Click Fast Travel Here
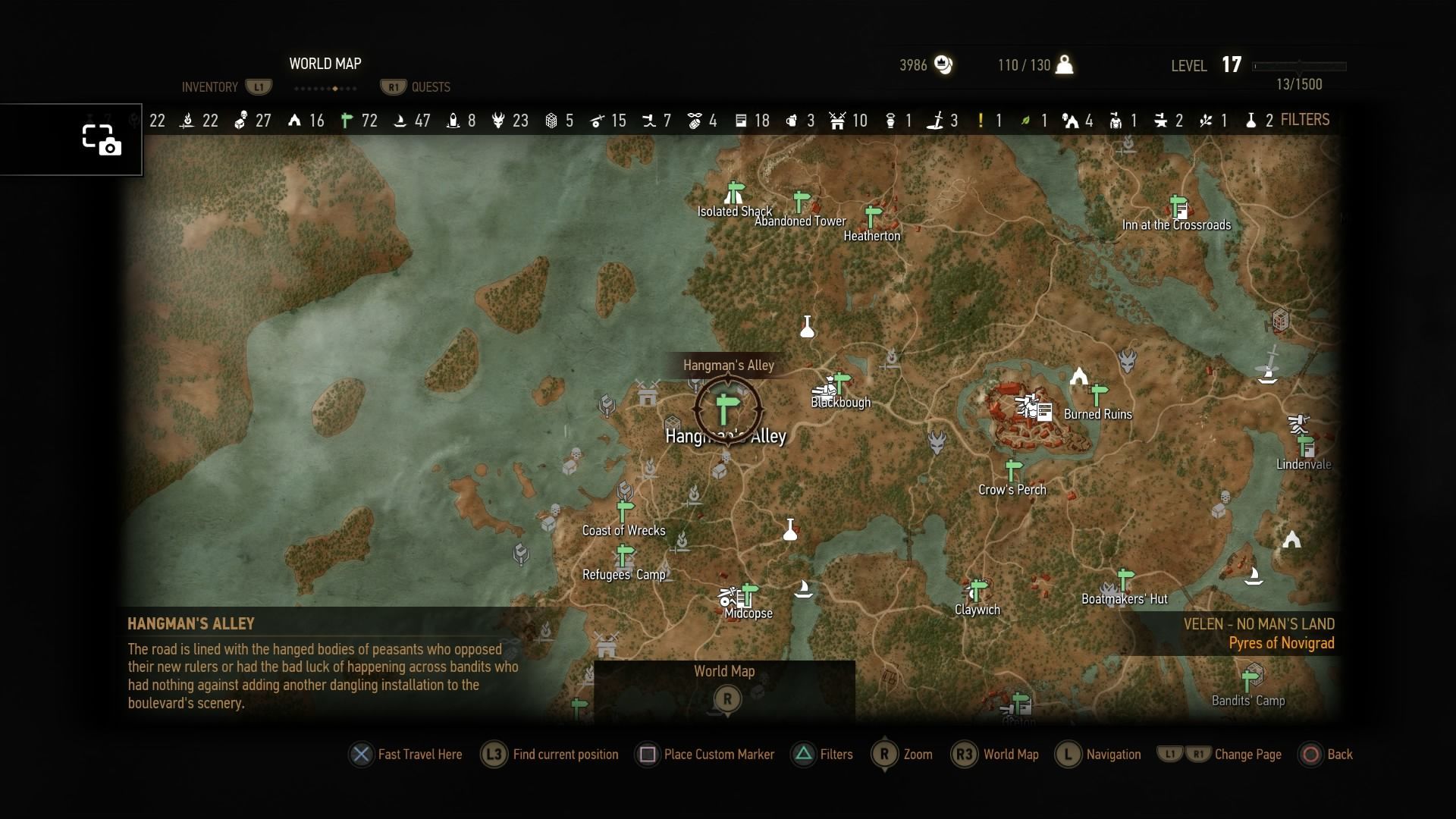 click(406, 755)
